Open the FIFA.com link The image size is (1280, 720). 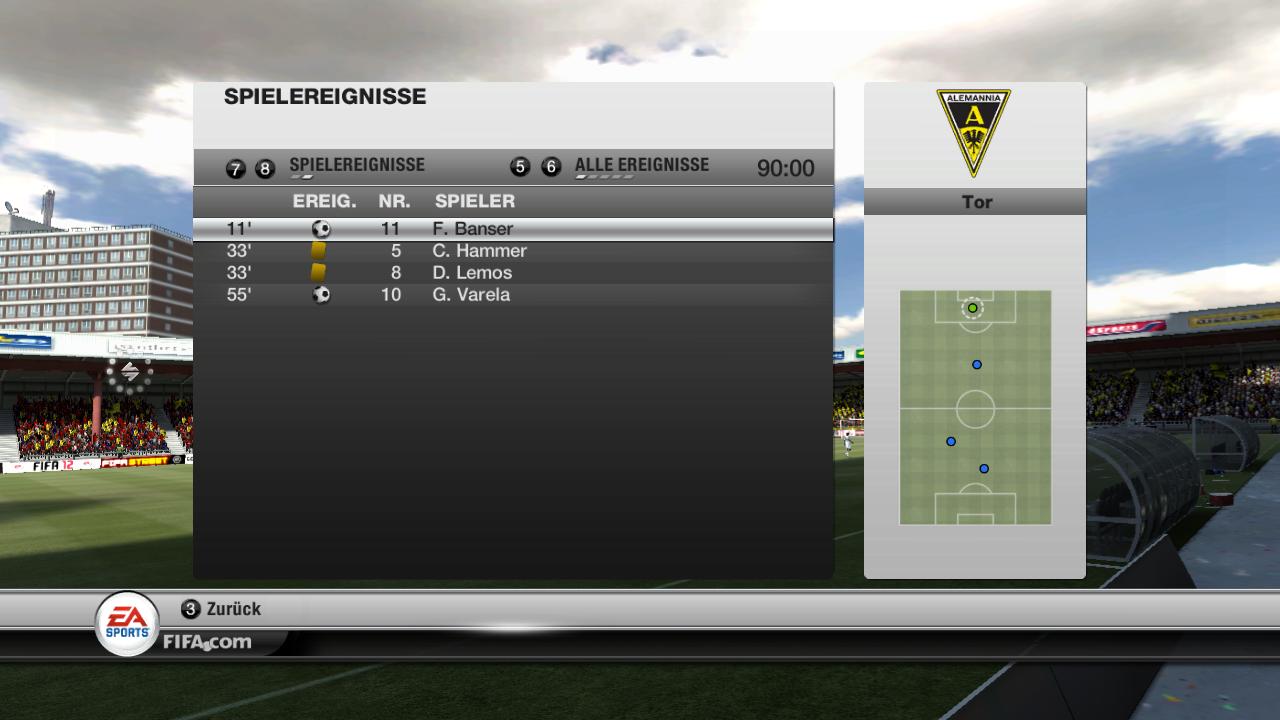pos(208,642)
